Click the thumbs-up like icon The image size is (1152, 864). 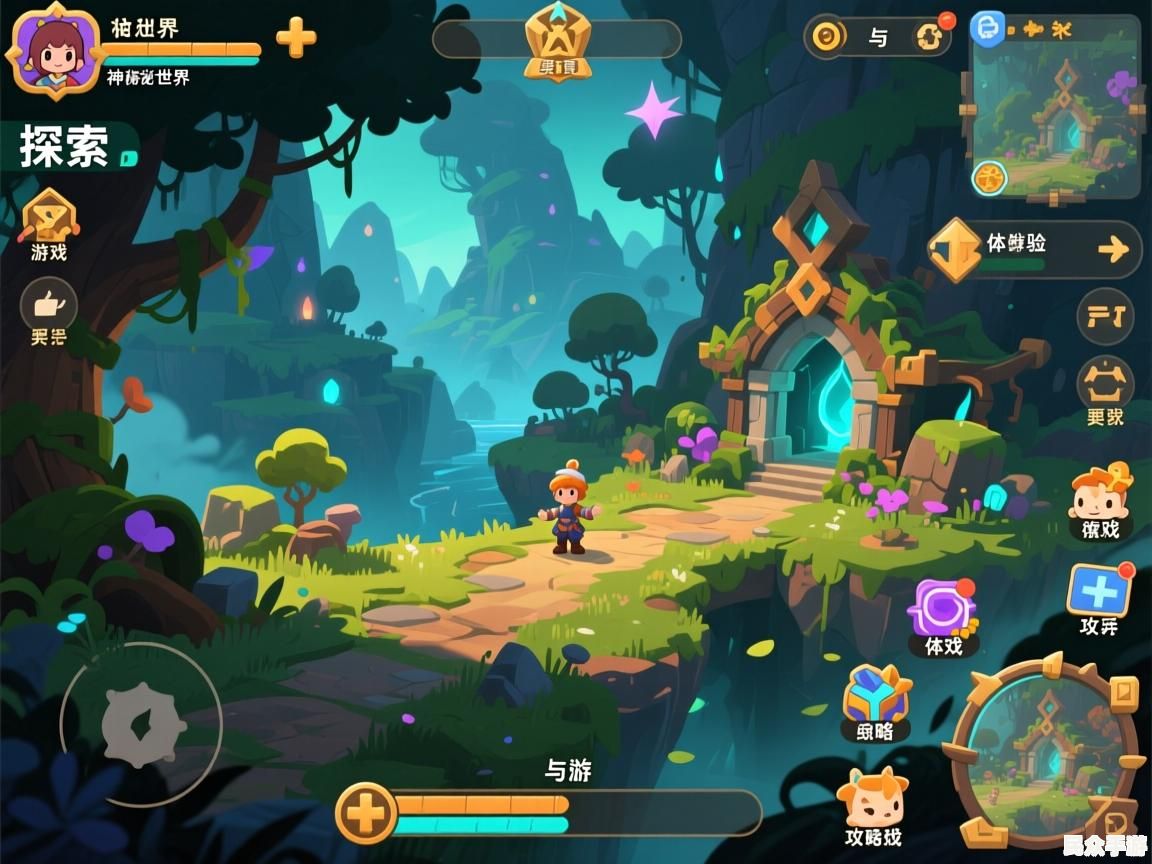tap(49, 303)
